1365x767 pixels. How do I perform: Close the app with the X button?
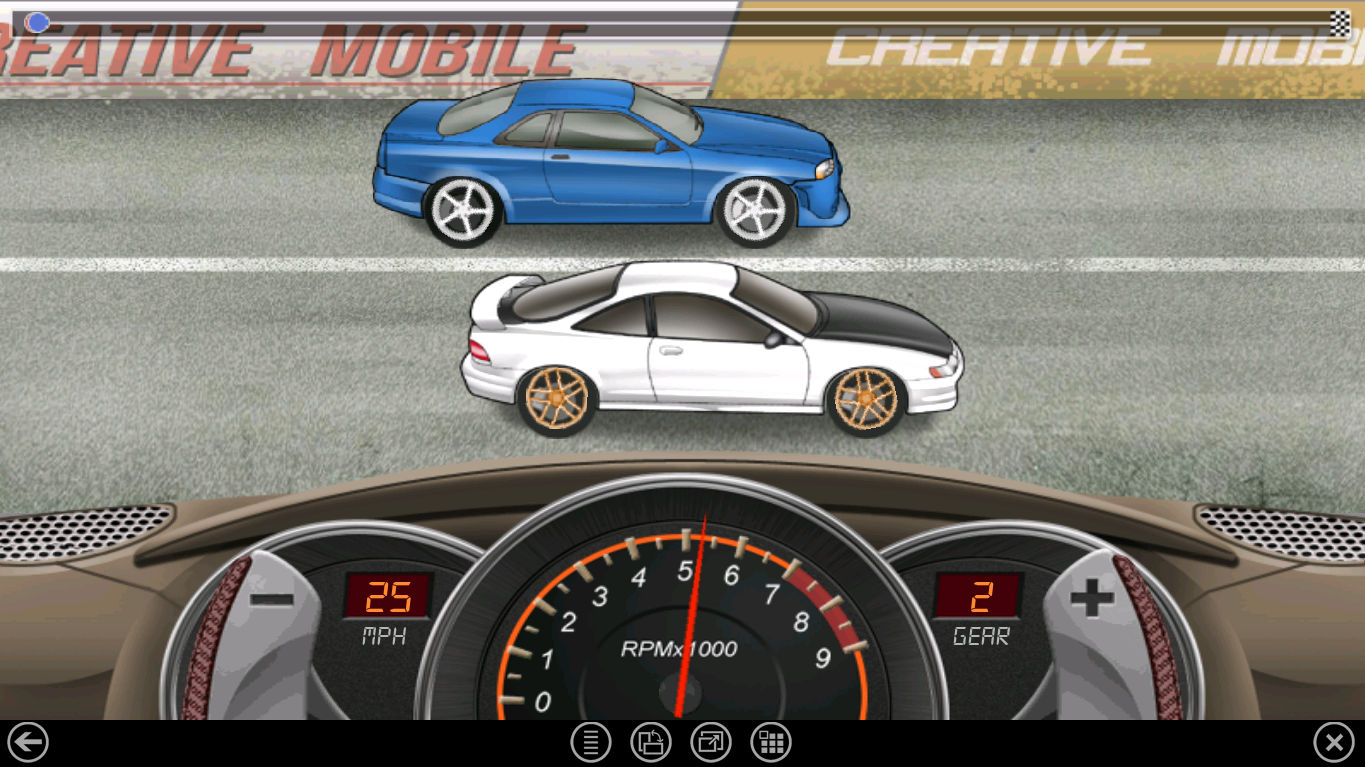(x=1333, y=743)
